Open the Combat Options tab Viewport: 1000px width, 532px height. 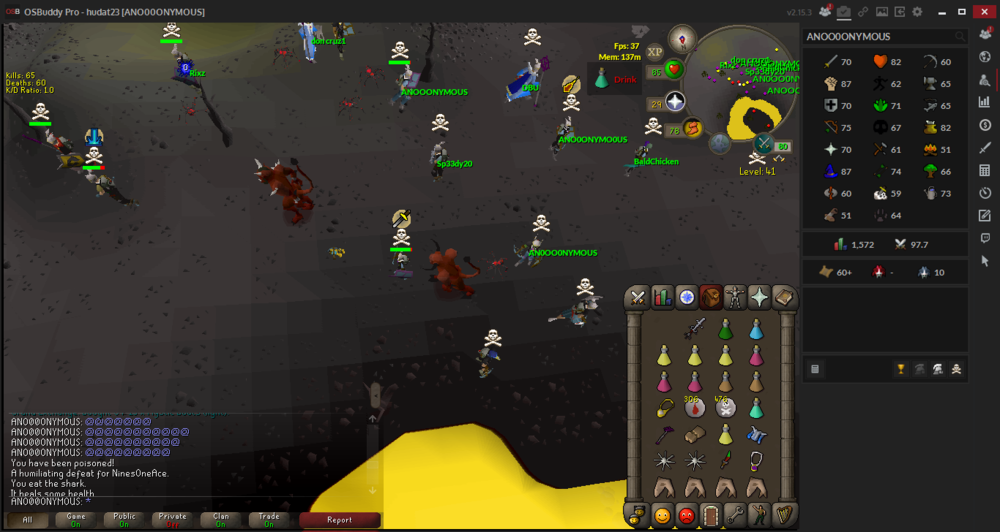(637, 297)
